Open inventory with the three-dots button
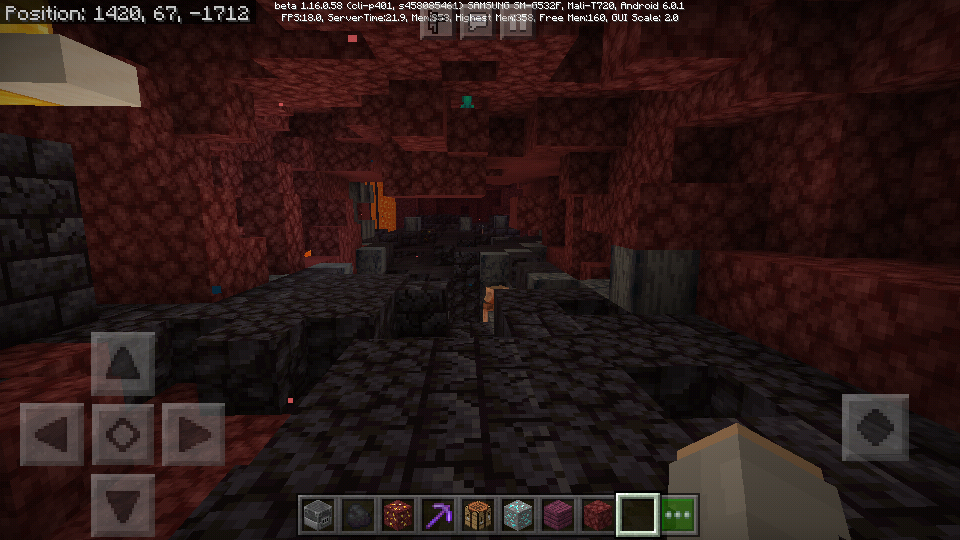Image resolution: width=960 pixels, height=540 pixels. [x=679, y=515]
